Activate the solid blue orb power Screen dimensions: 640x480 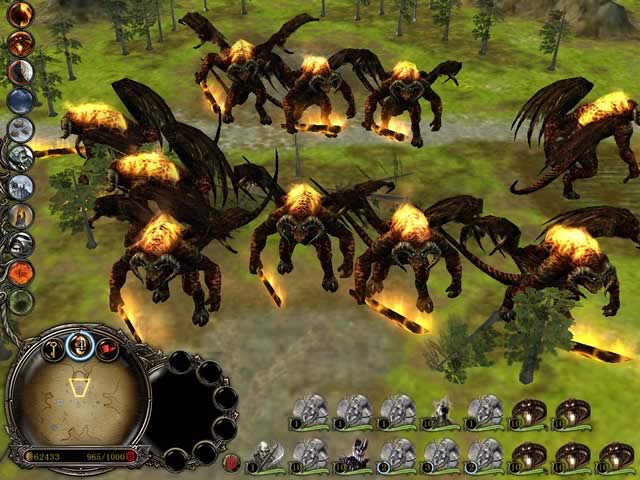21,100
